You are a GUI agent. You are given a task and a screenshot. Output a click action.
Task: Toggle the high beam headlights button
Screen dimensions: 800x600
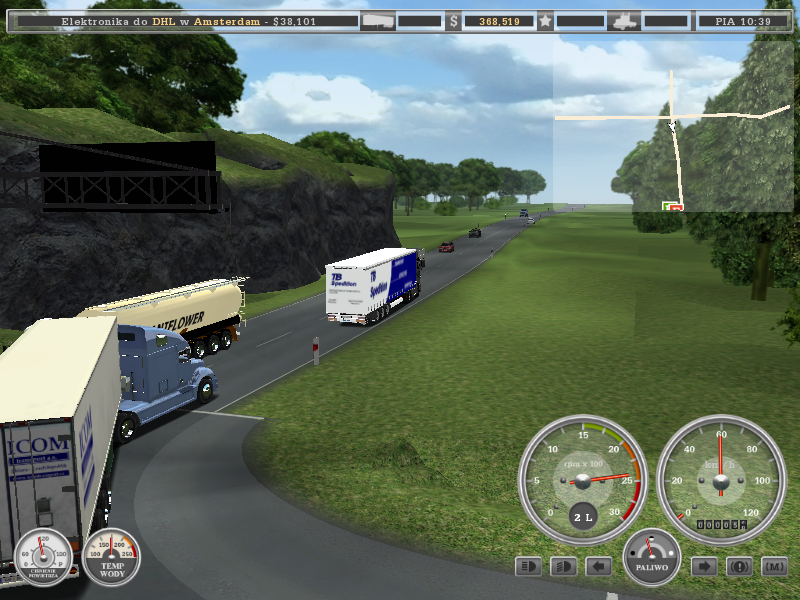(529, 567)
